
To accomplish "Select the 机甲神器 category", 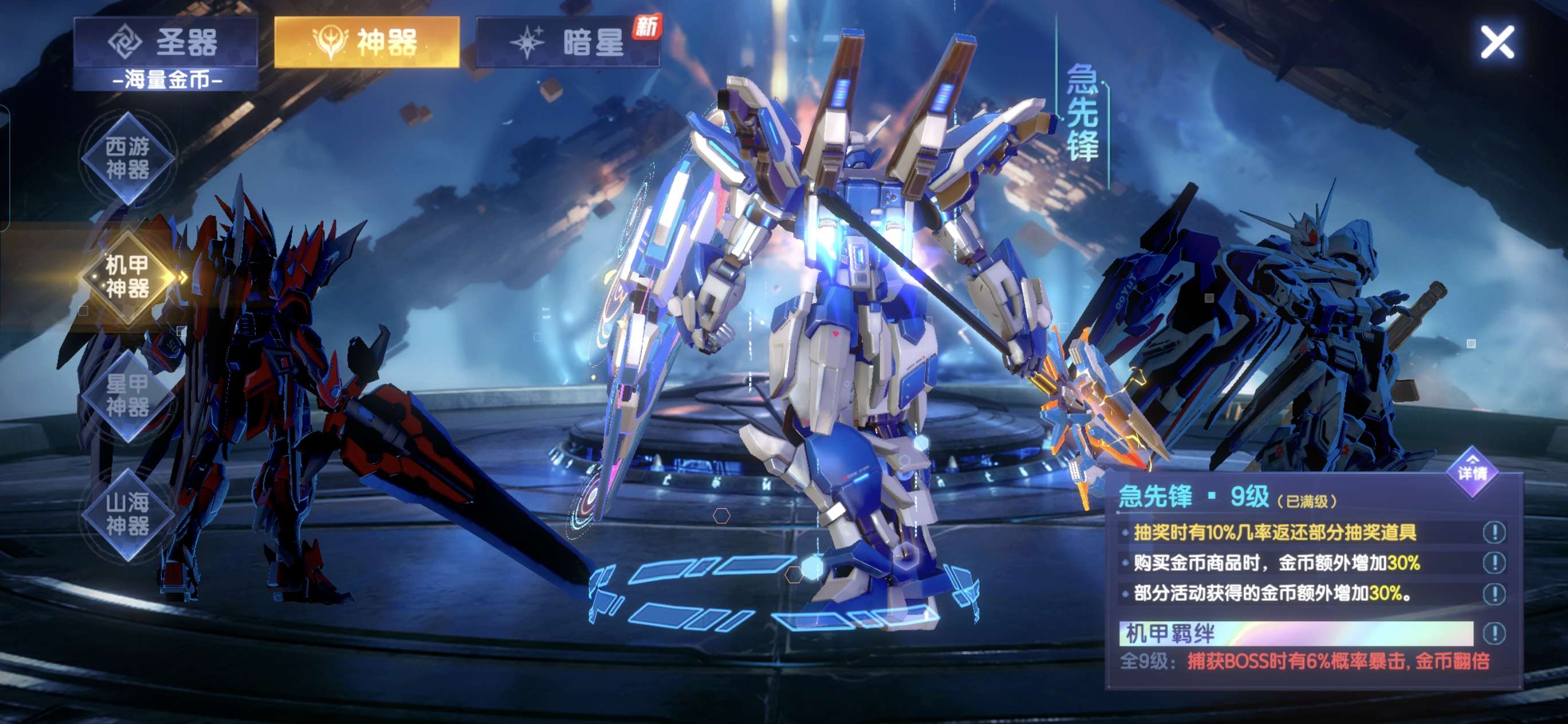I will [x=128, y=277].
